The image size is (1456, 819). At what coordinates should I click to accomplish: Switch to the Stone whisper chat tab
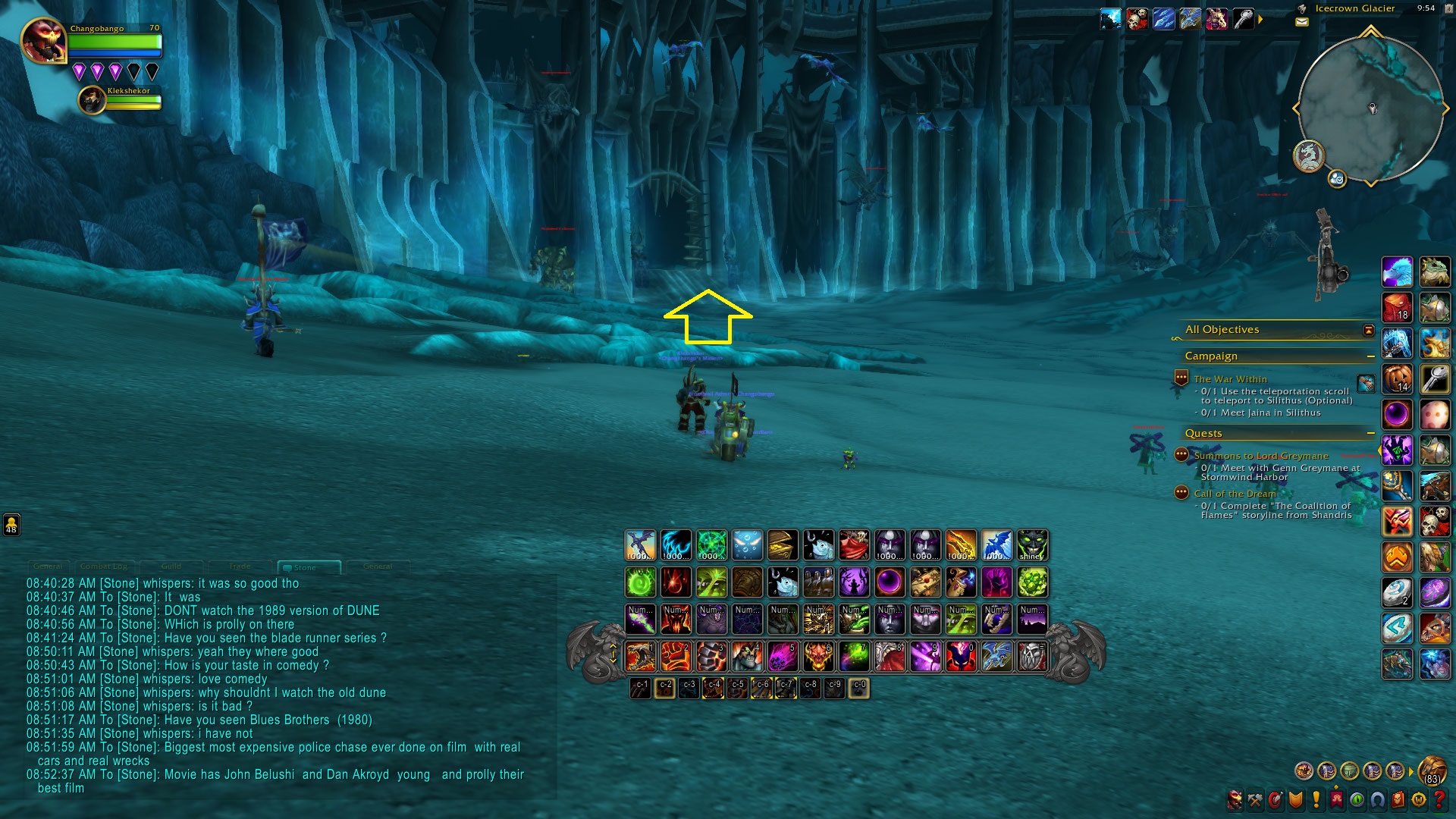pos(304,567)
